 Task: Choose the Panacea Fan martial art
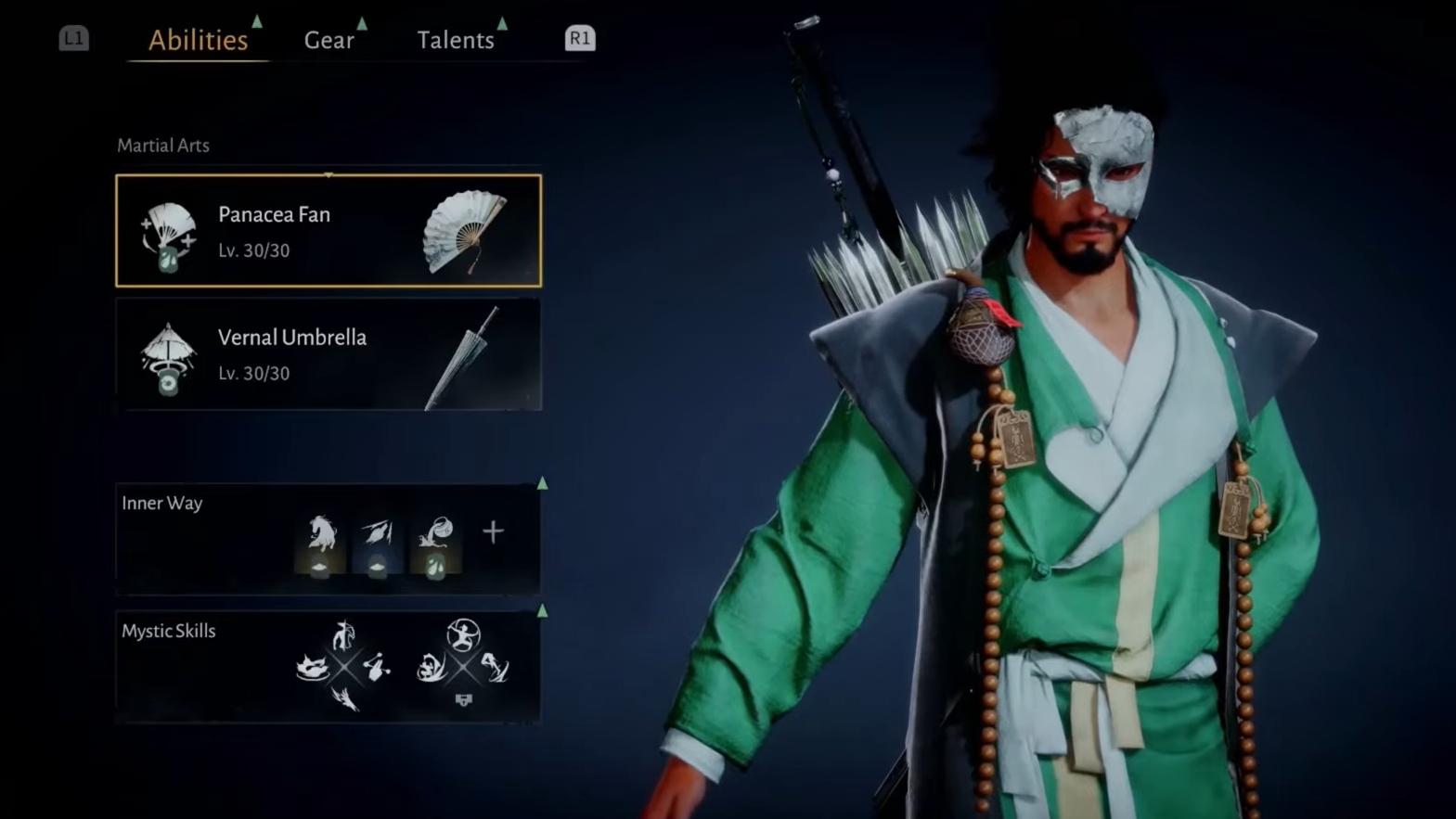(329, 231)
